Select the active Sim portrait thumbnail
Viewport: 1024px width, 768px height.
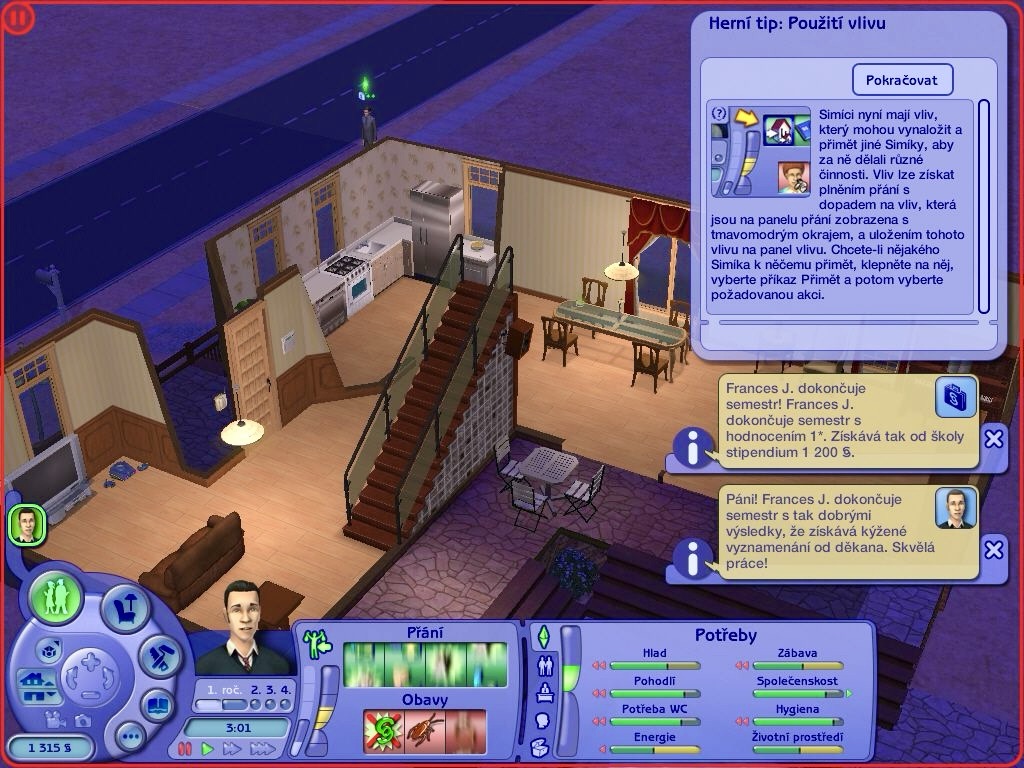27,524
